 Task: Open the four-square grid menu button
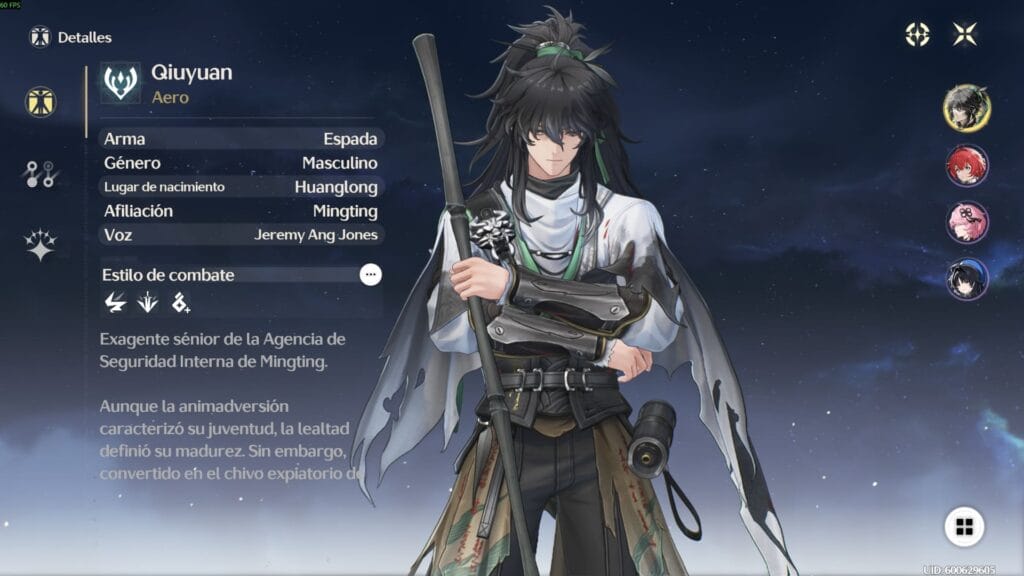(x=964, y=527)
